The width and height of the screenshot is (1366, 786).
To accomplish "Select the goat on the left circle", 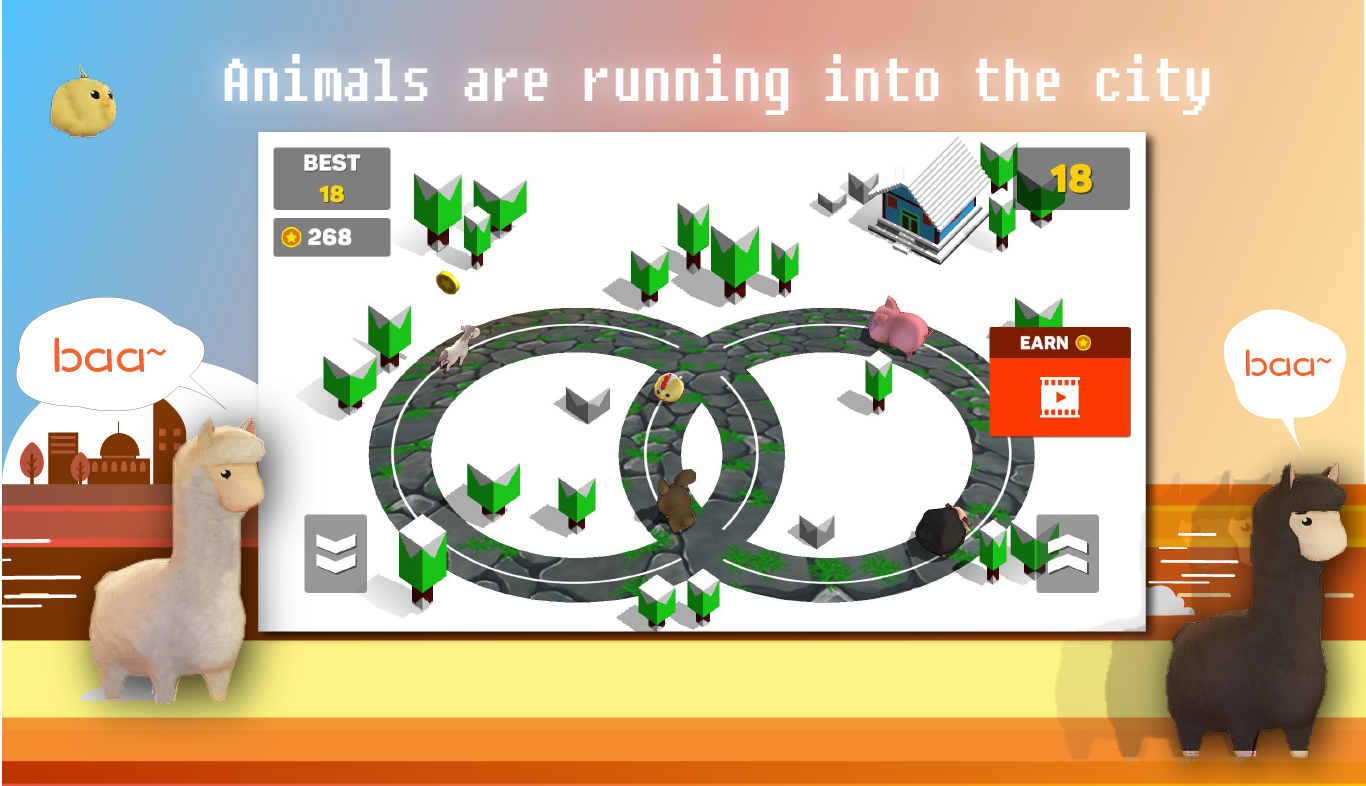I will pyautogui.click(x=459, y=349).
